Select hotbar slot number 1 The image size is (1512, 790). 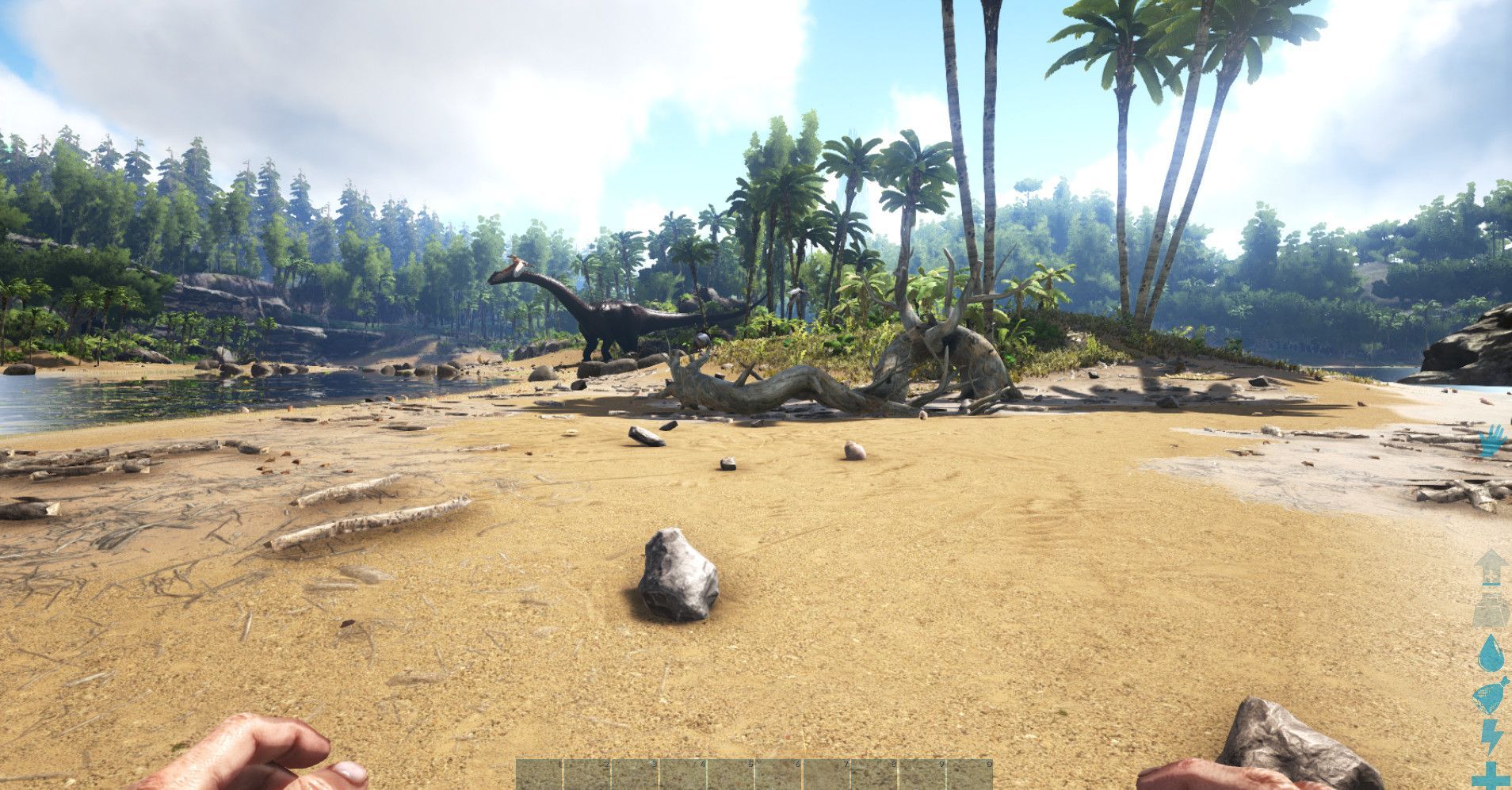[x=540, y=775]
